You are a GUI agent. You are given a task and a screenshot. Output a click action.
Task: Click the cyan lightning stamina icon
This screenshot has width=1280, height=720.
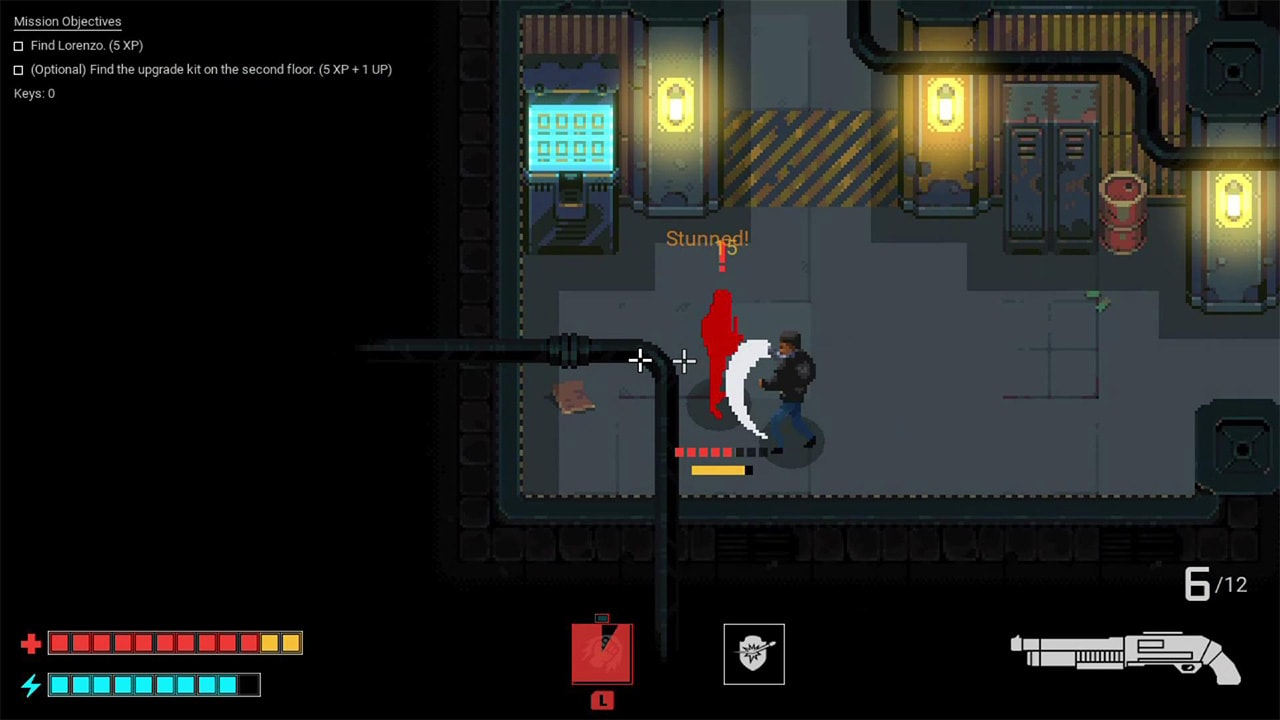coord(30,686)
